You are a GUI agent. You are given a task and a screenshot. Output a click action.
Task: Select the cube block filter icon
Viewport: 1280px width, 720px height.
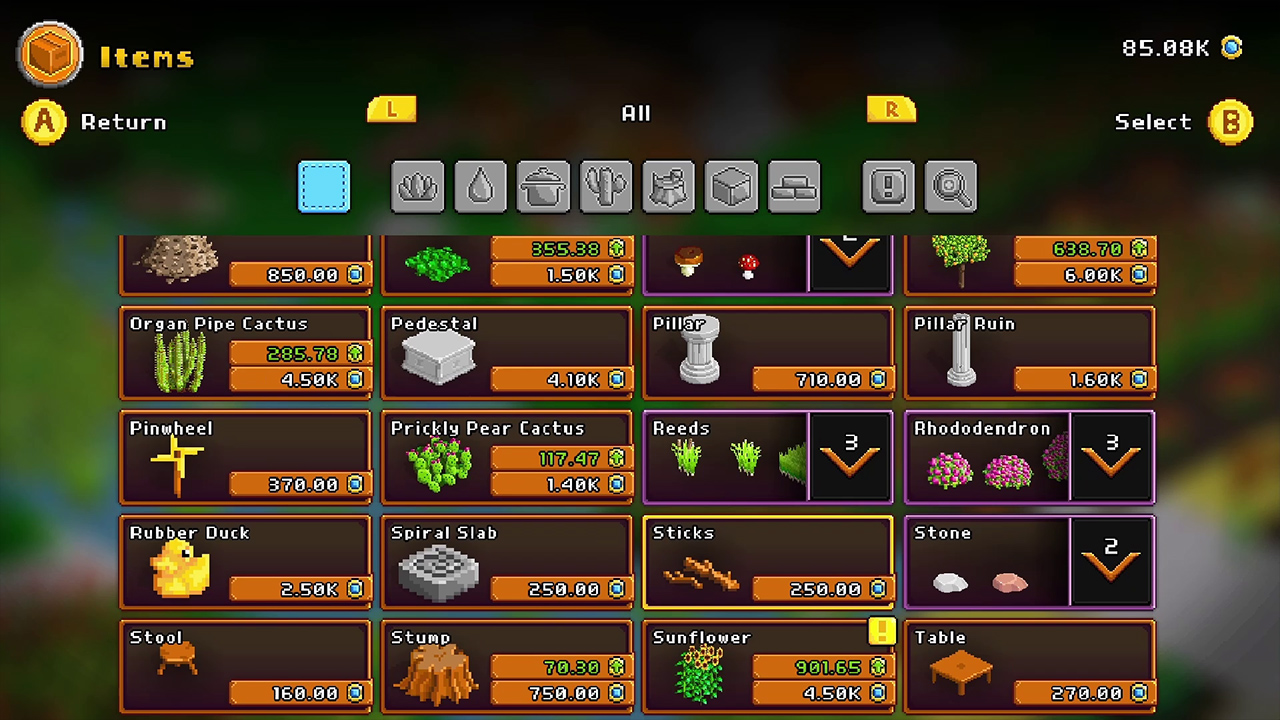tap(731, 187)
